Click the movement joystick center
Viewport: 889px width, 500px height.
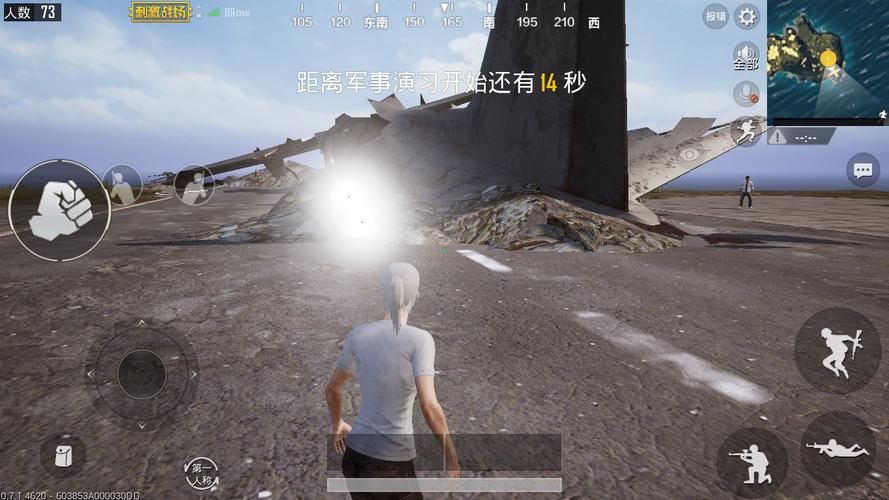point(141,374)
